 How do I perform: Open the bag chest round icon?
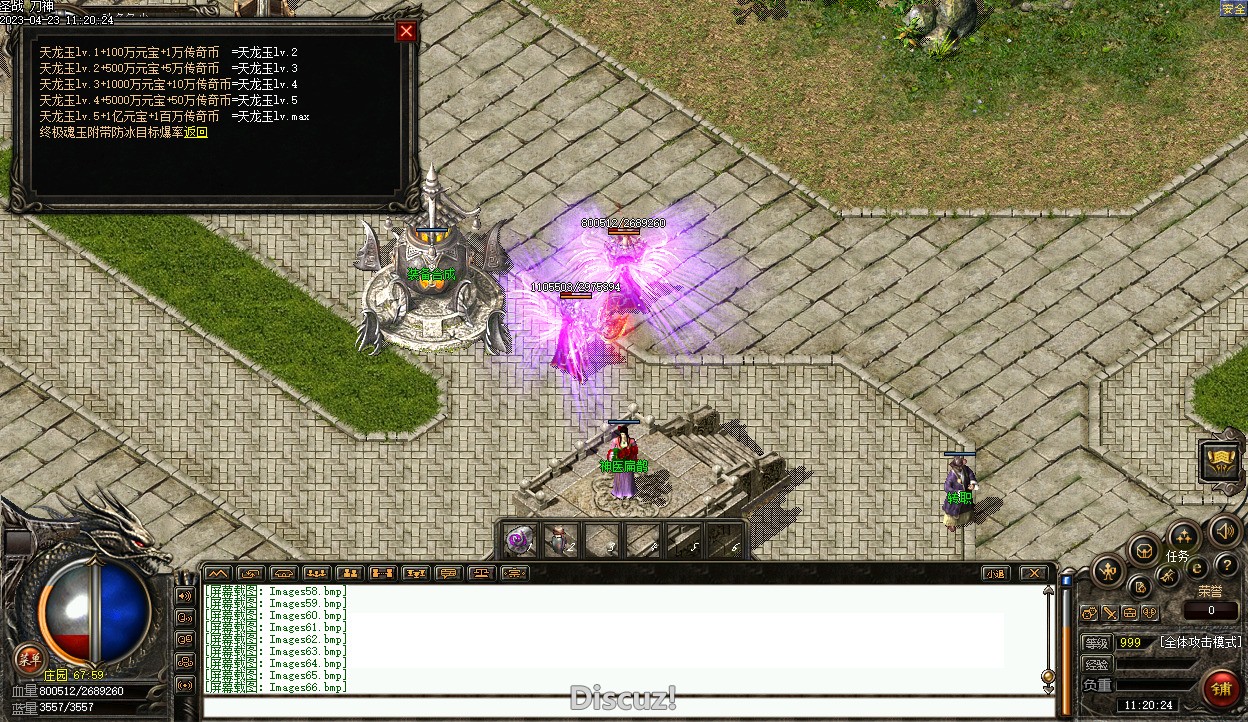[x=1144, y=549]
